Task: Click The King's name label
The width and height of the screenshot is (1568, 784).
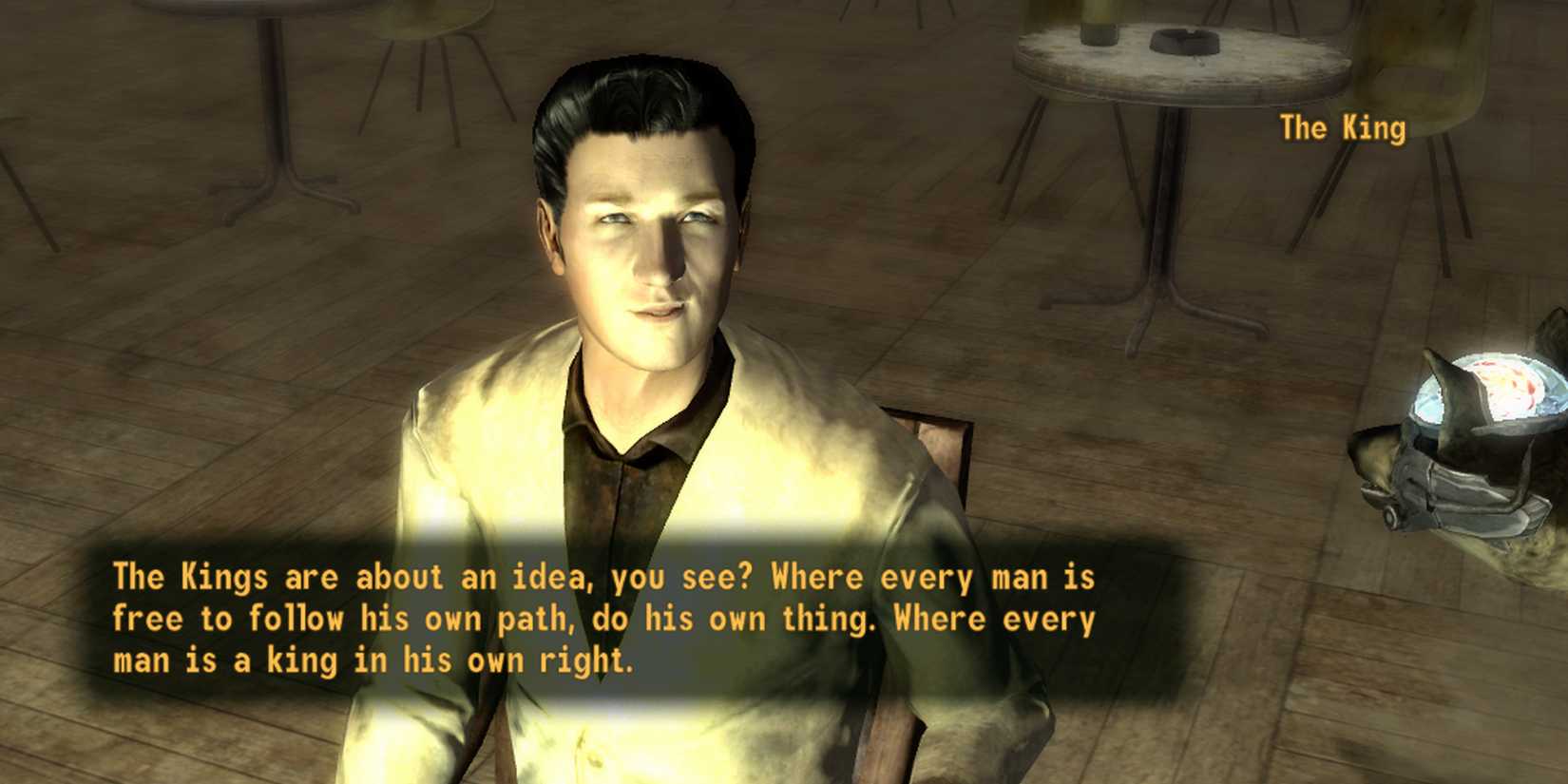Action: 1341,128
